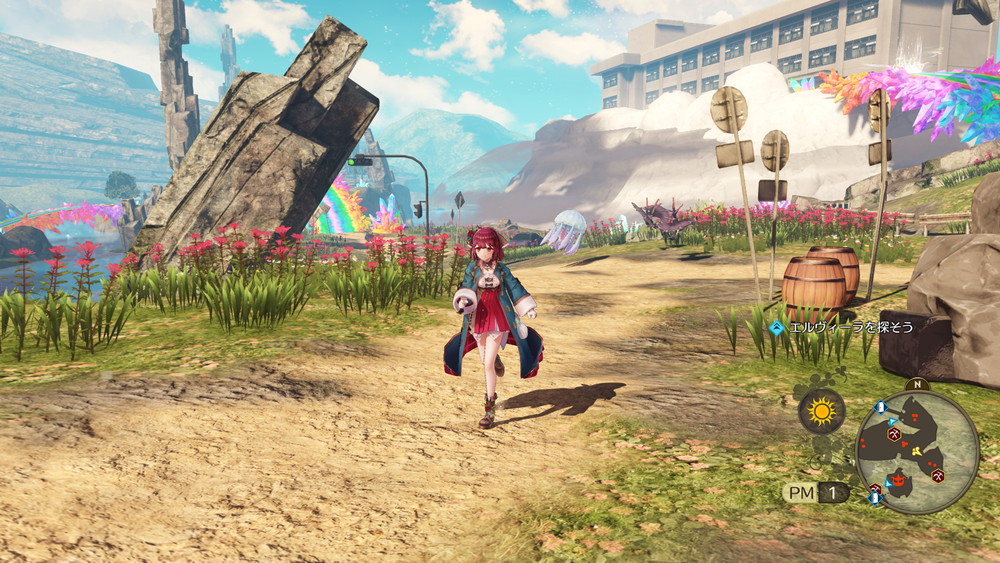Click the sun weather icon
The image size is (1000, 563).
point(821,411)
